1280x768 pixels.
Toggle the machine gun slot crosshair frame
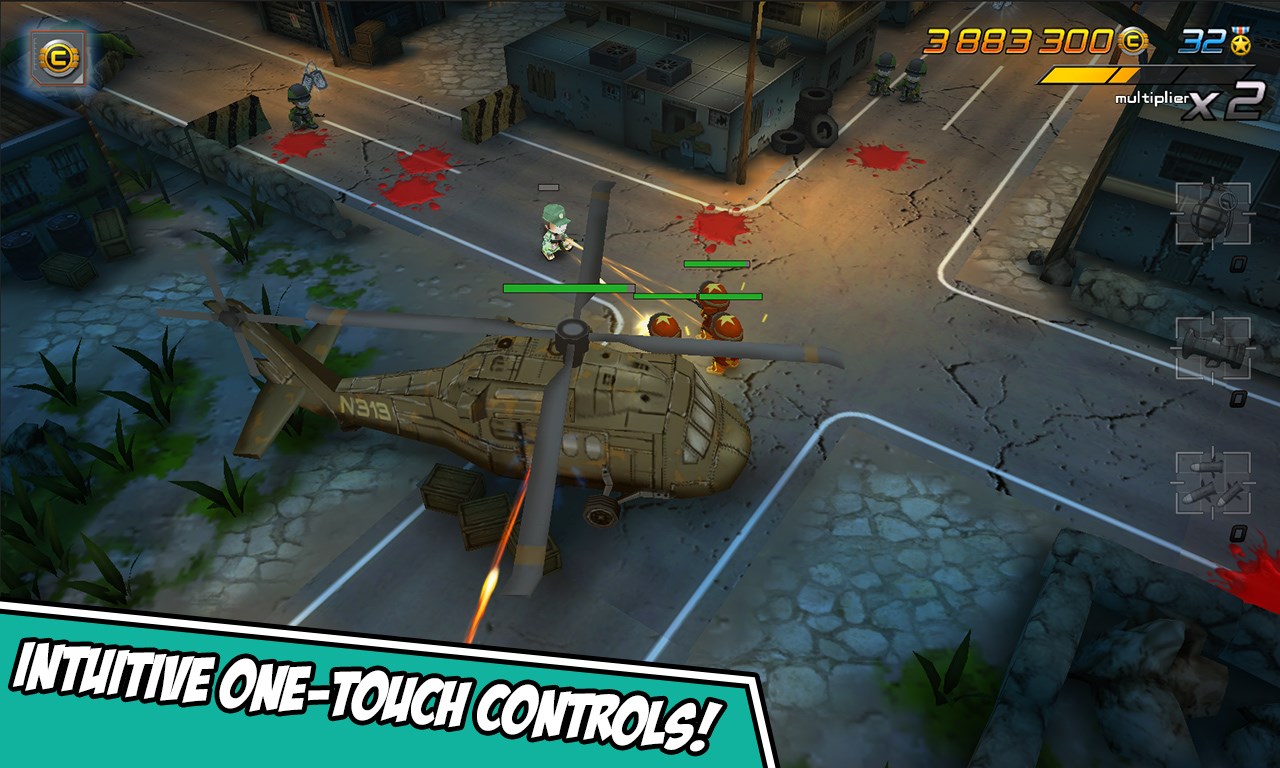pos(1212,348)
